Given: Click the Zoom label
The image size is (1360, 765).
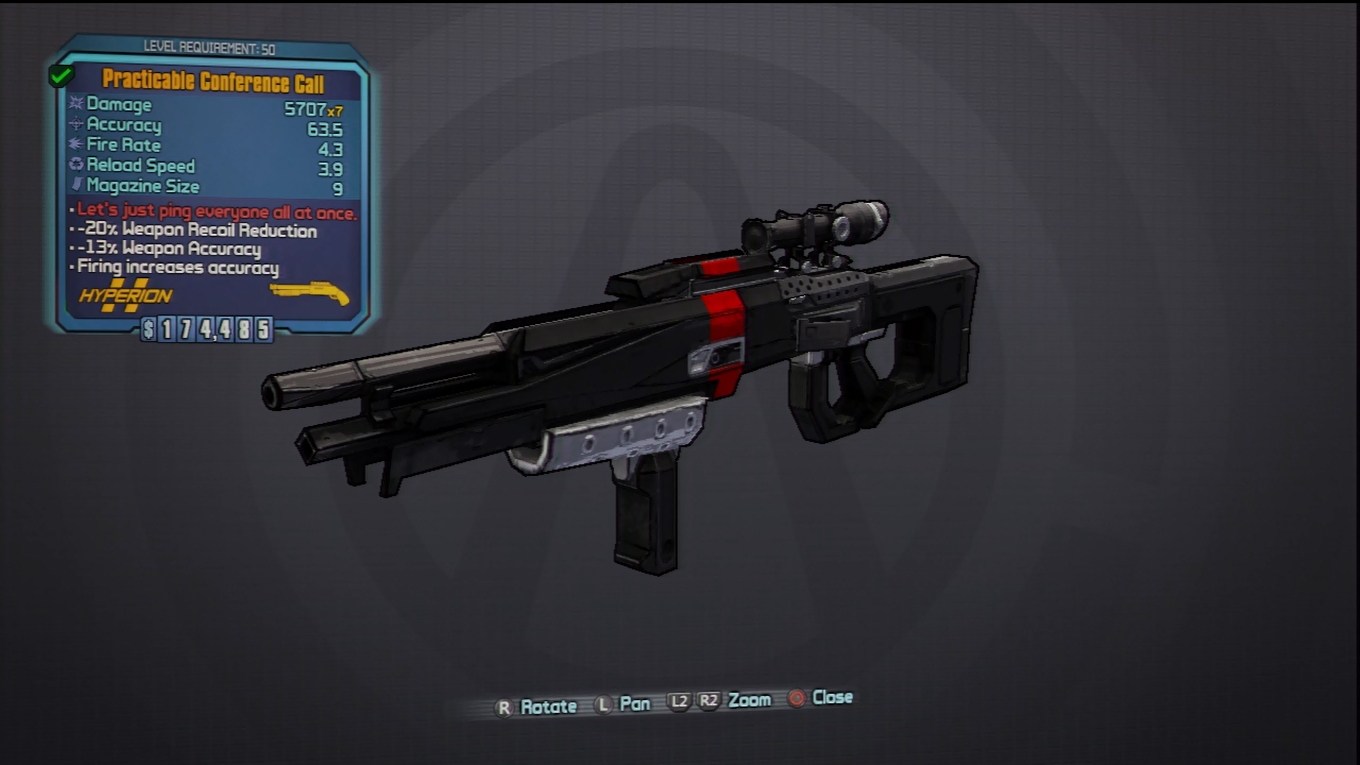Looking at the screenshot, I should click(x=748, y=701).
